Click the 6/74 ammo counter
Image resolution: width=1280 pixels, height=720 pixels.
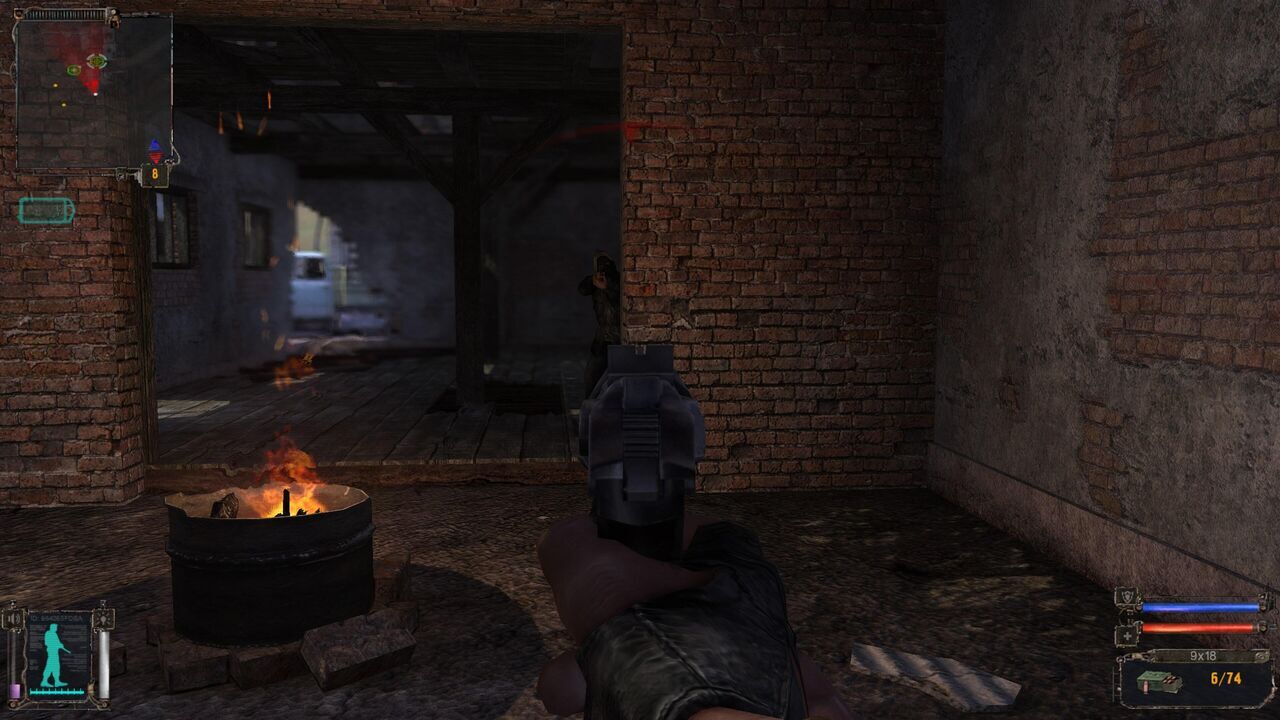click(1226, 678)
